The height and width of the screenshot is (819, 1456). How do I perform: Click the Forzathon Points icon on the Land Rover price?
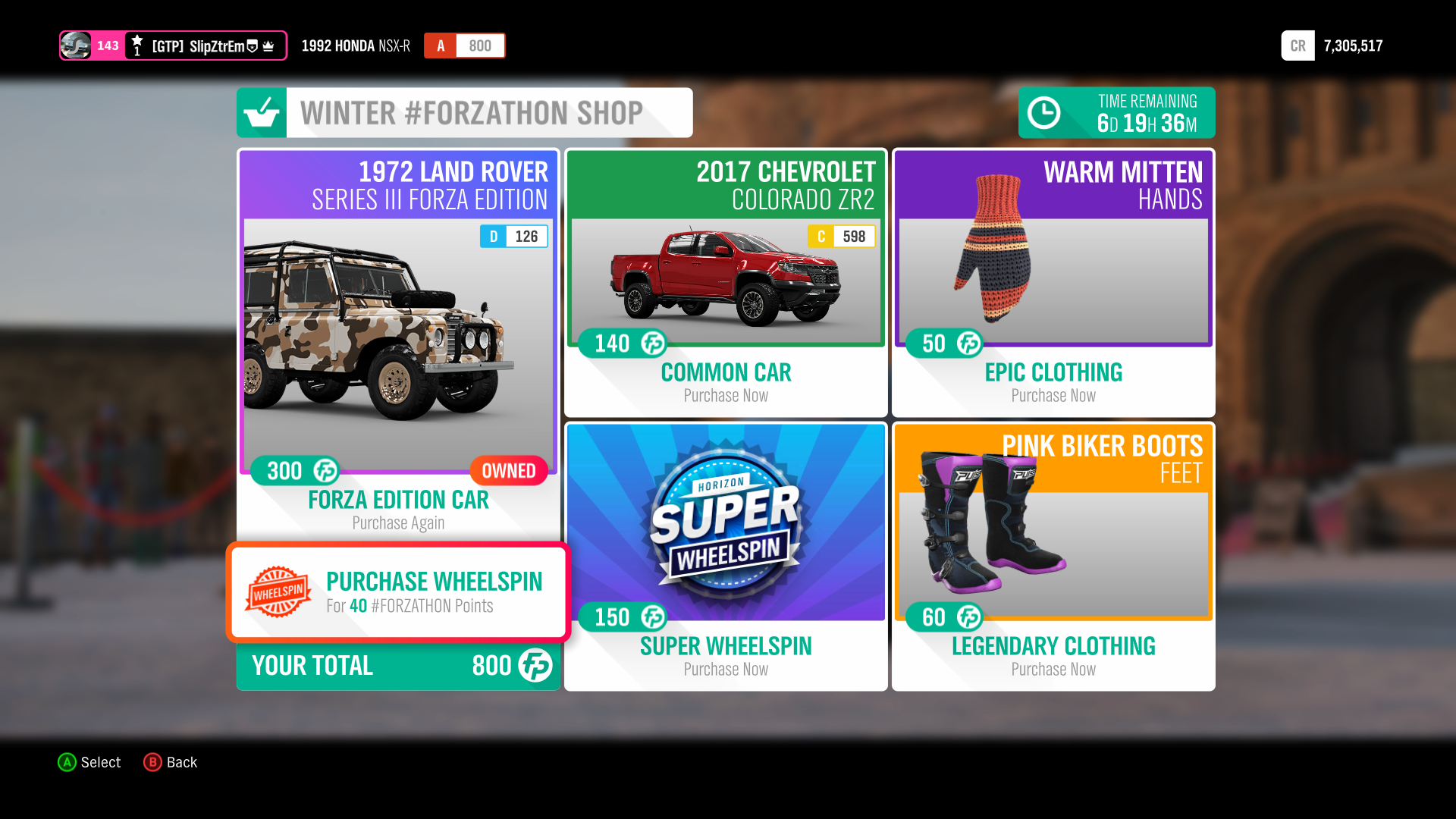(x=325, y=471)
